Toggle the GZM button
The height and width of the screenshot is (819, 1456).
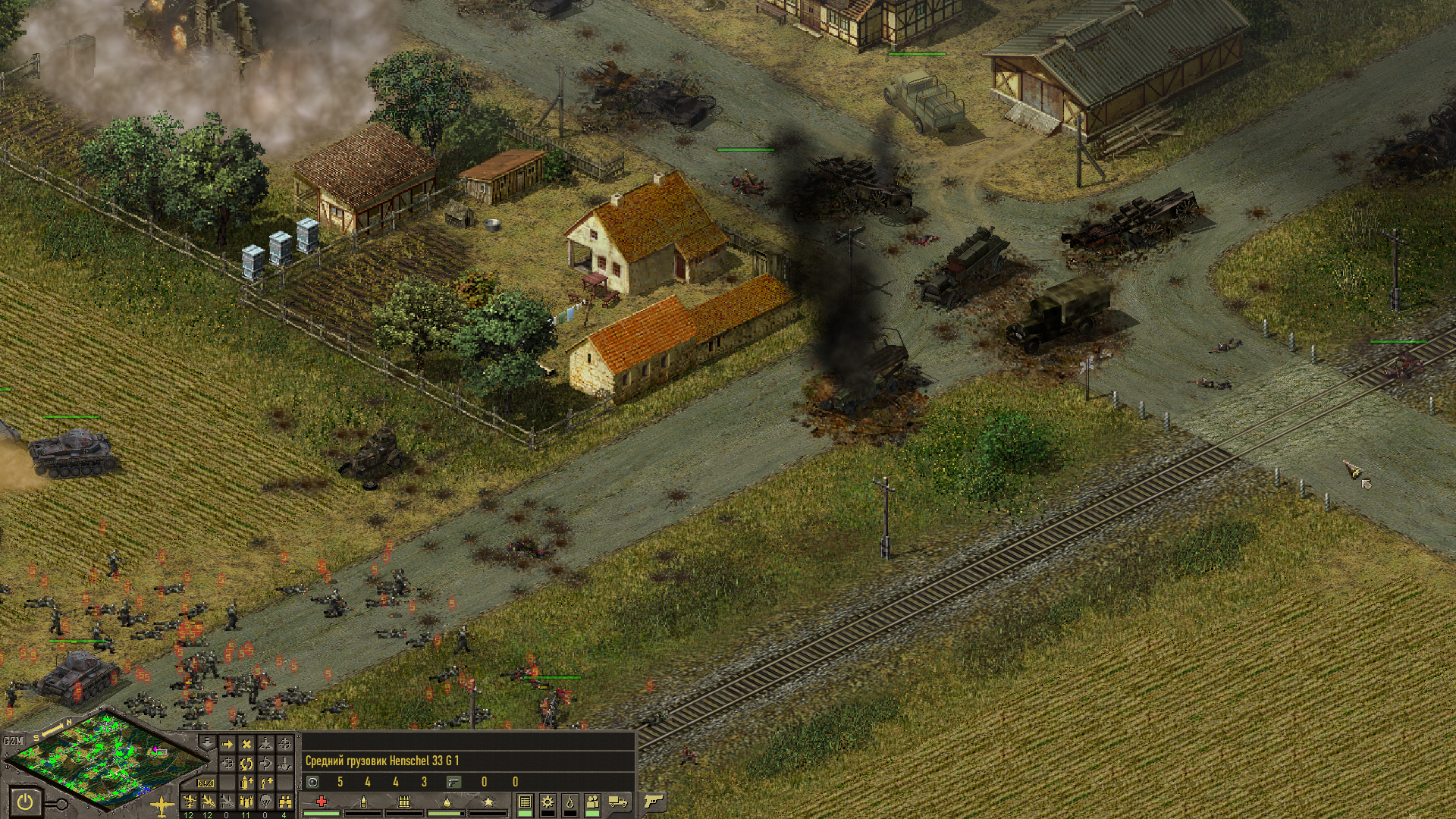point(13,741)
